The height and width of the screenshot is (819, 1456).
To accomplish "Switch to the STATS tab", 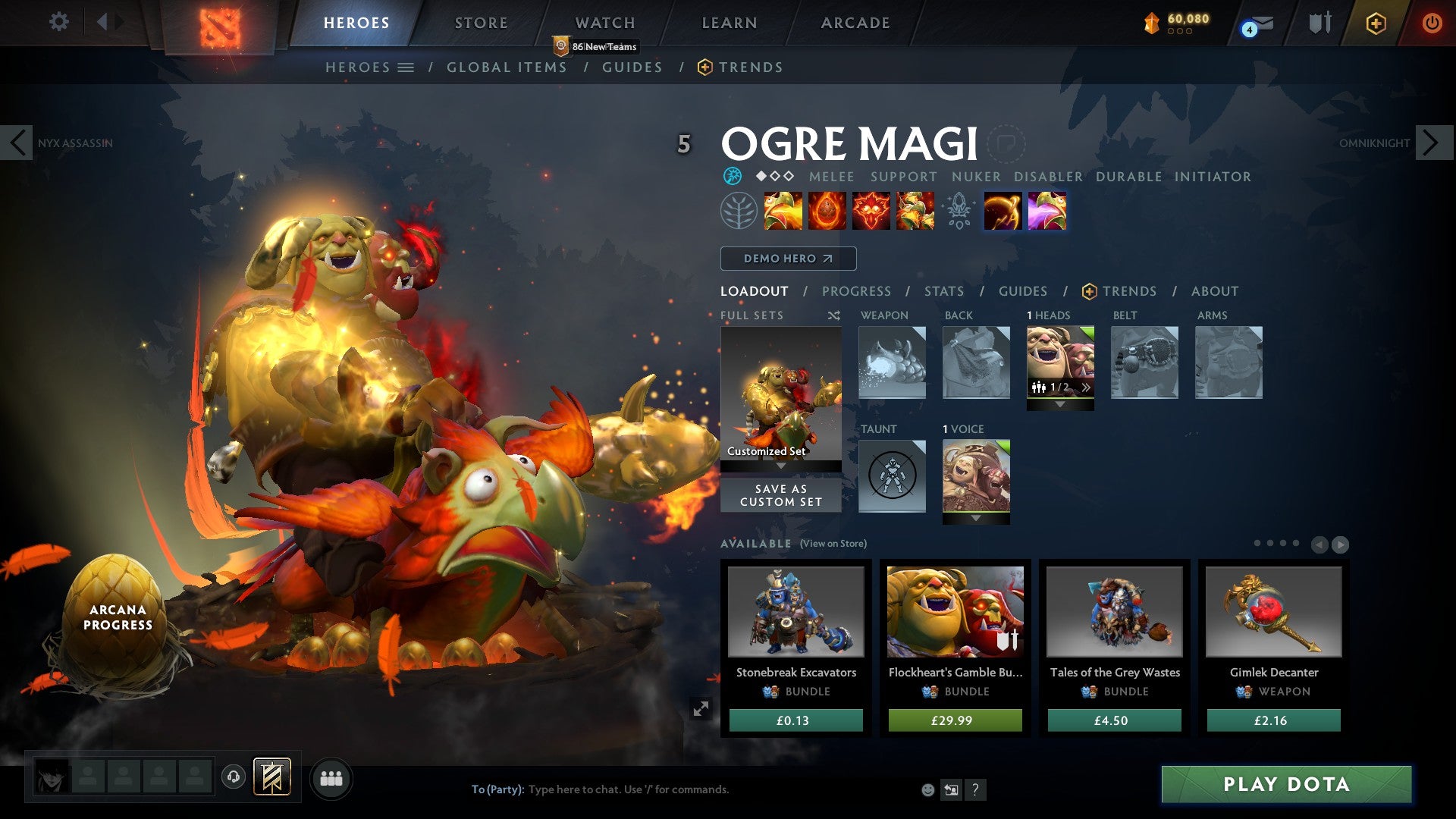I will 943,290.
